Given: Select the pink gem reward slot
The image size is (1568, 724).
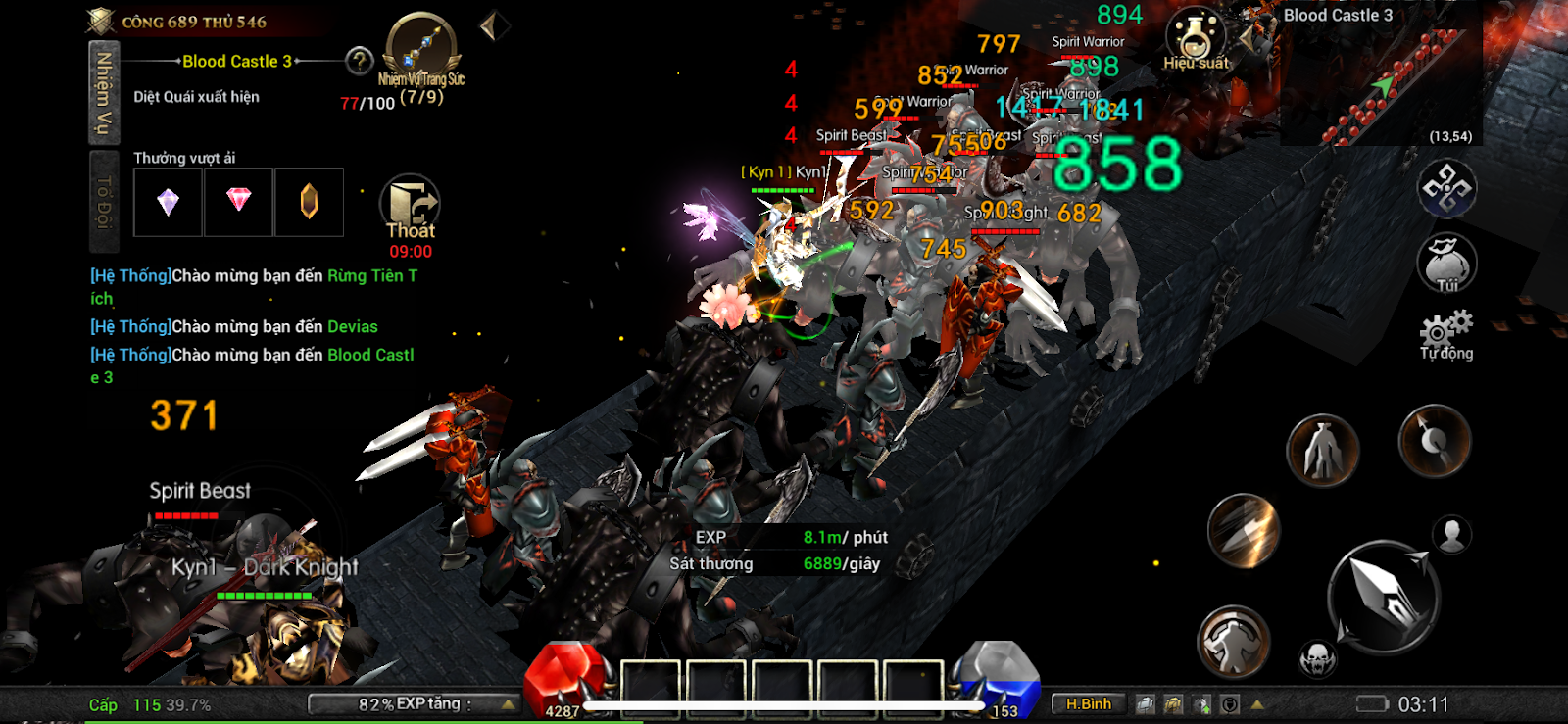Looking at the screenshot, I should pos(238,202).
